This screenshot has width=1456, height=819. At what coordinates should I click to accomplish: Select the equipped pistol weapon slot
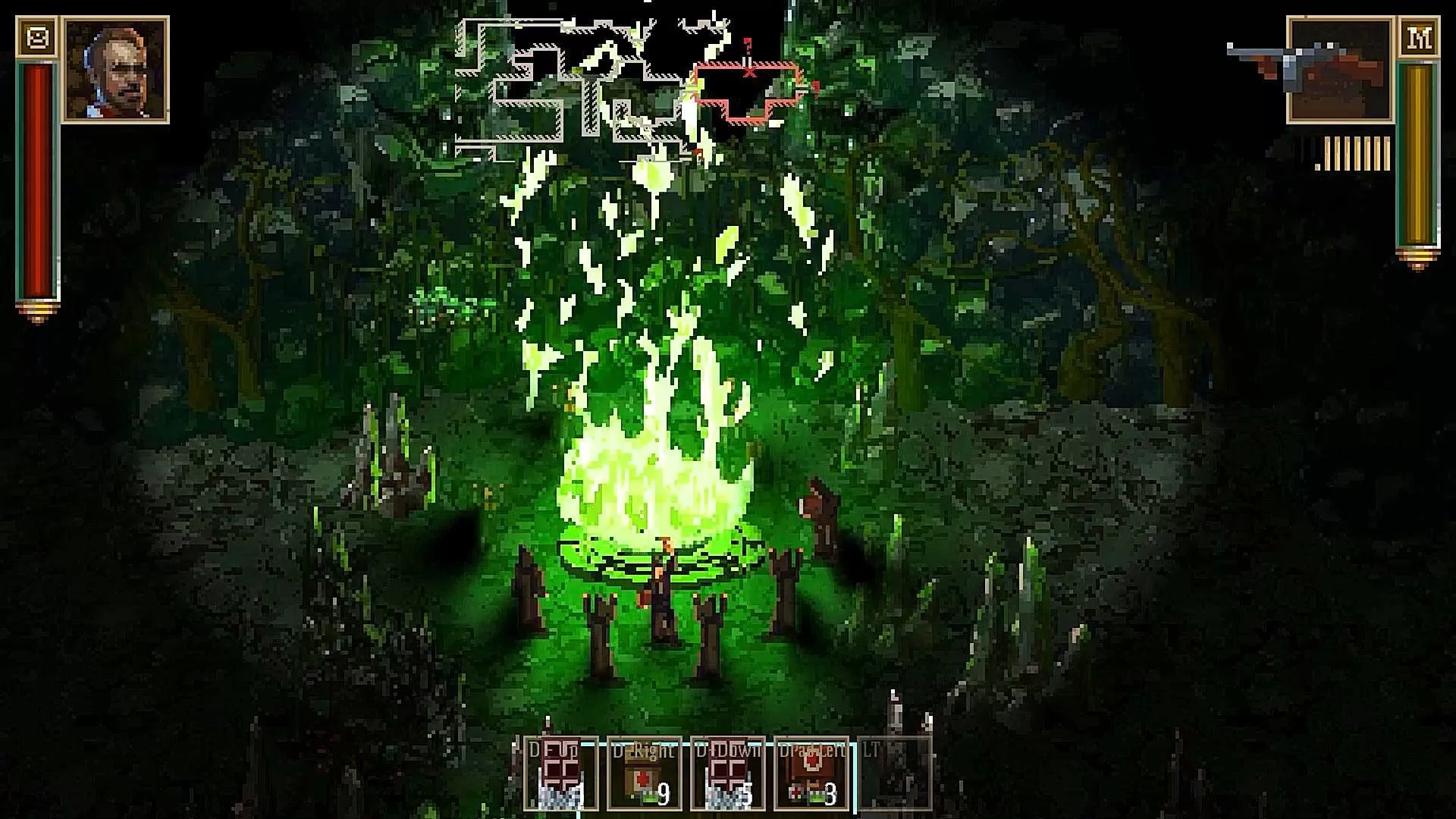tap(1339, 71)
